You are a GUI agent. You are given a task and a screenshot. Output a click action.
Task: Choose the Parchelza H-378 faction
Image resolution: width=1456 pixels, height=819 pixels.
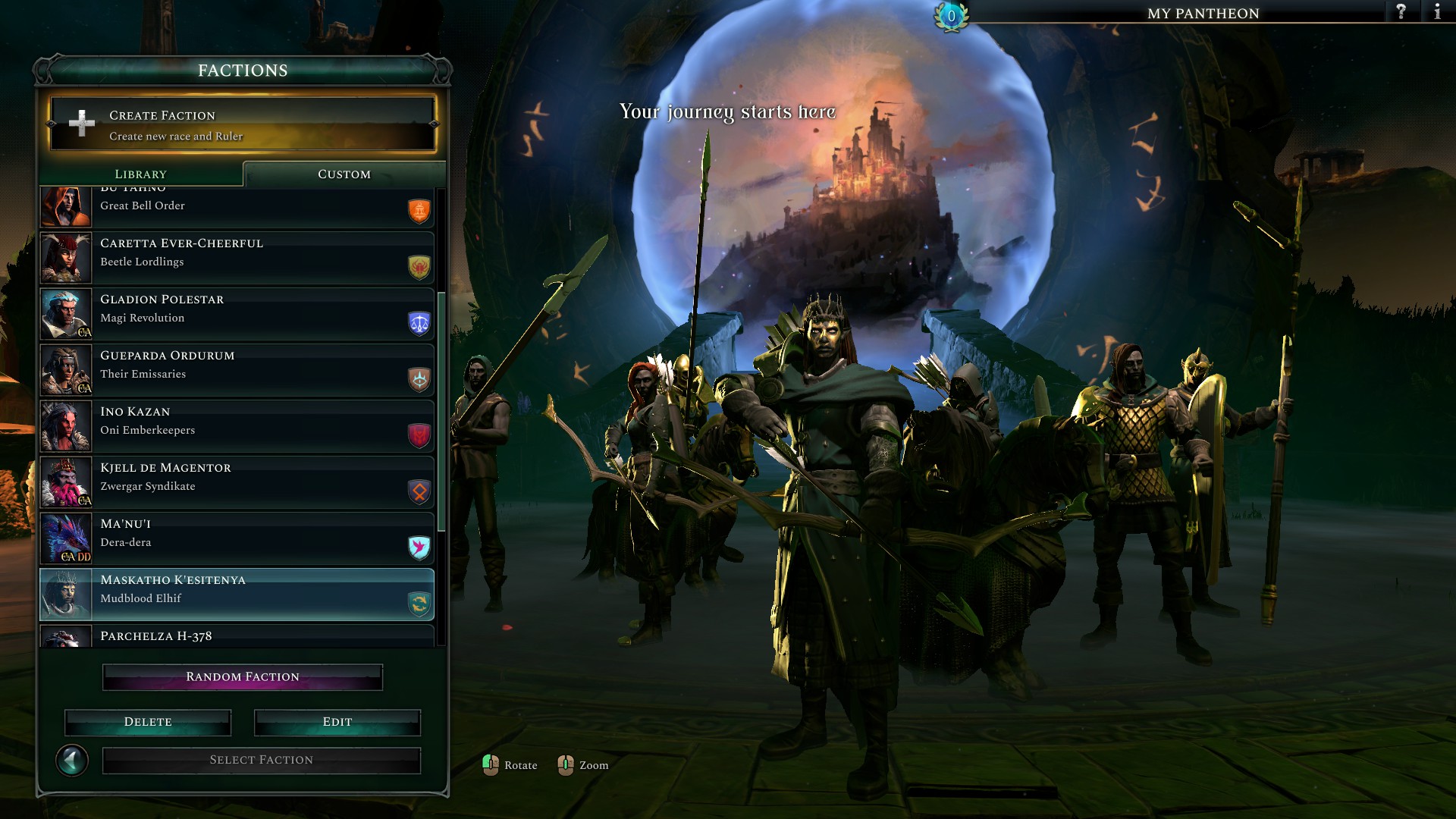[237, 637]
